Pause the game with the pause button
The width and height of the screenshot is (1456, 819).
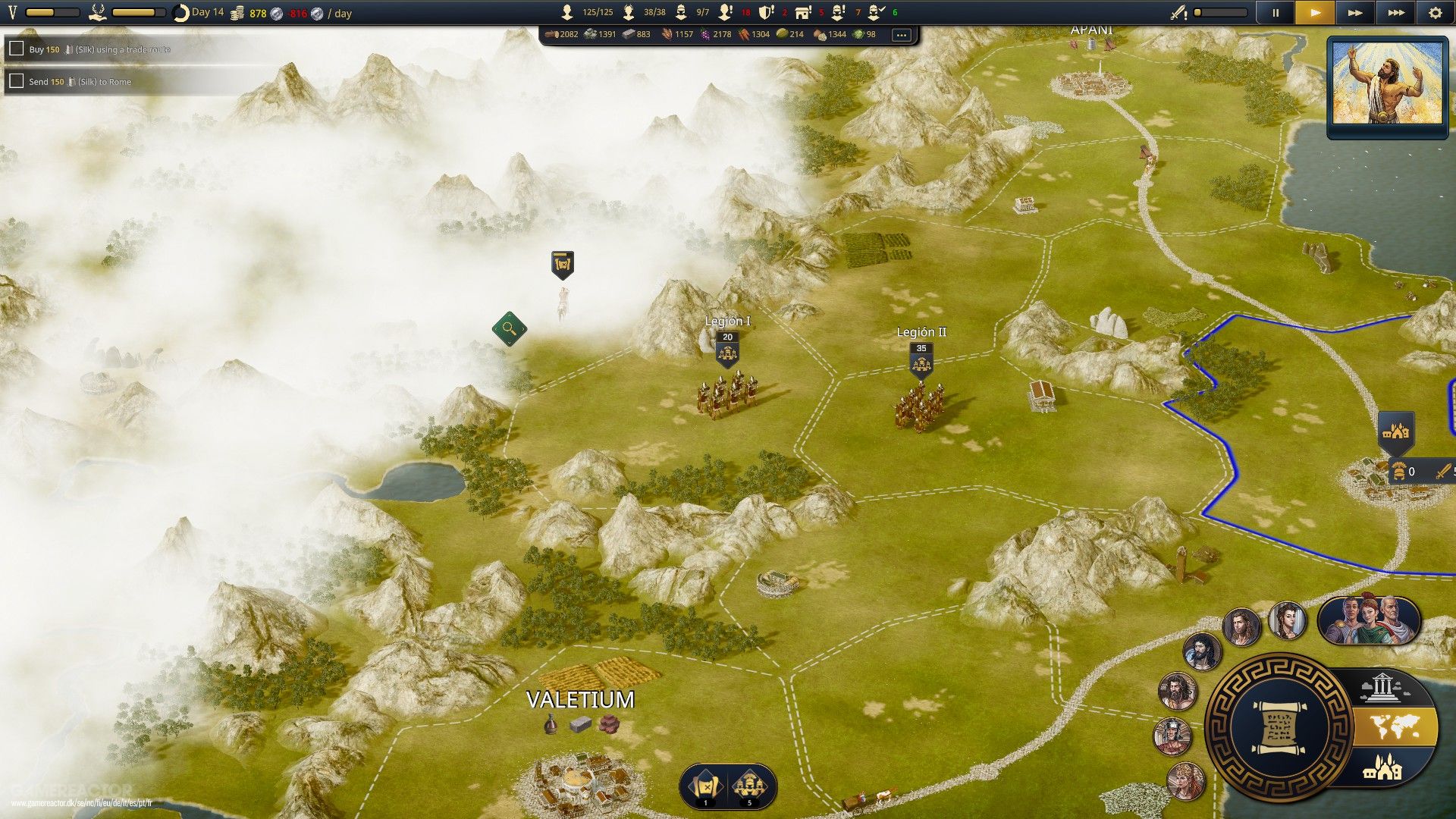point(1276,13)
